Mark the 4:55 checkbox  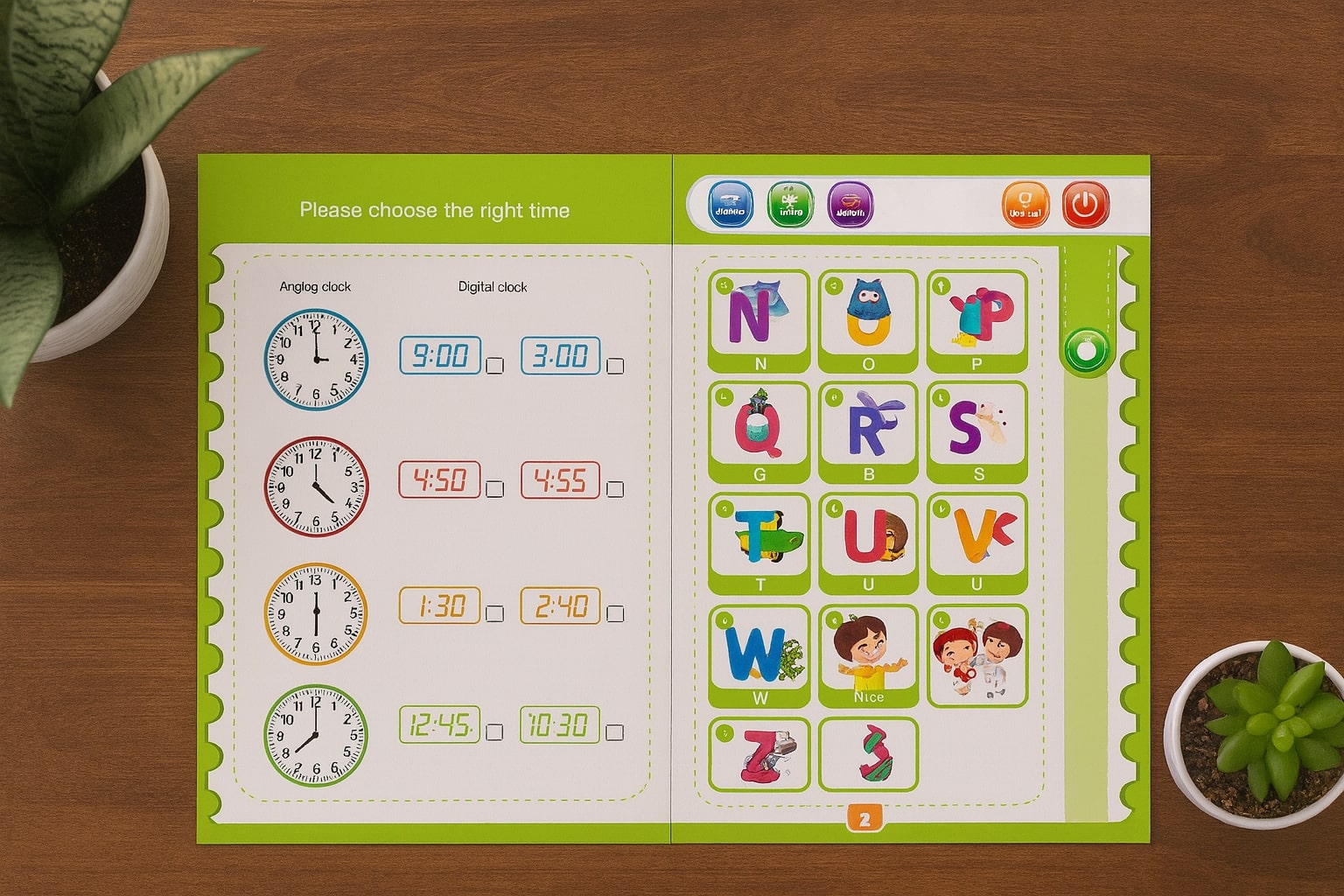point(615,489)
